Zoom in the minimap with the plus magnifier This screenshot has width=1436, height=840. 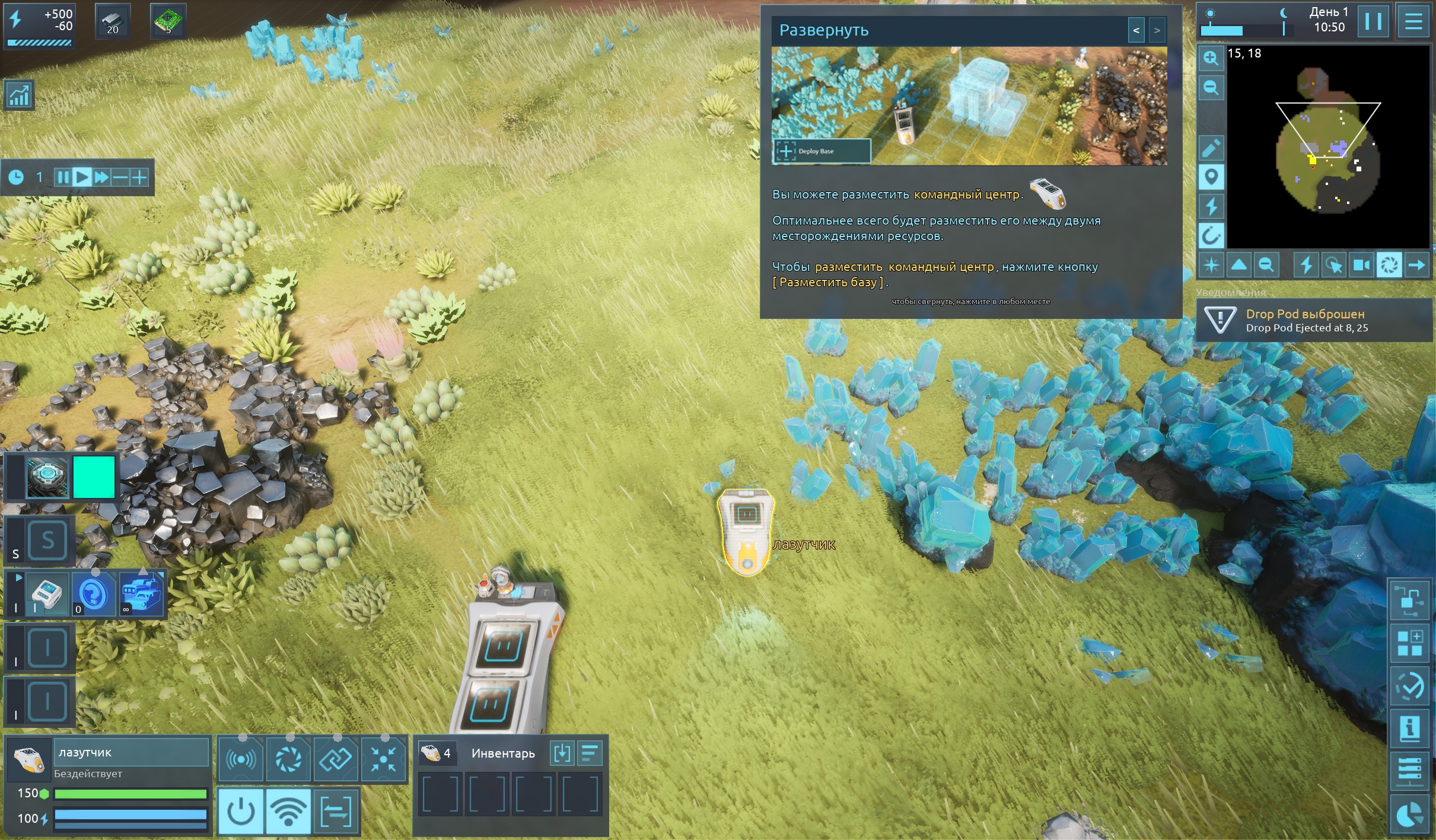pyautogui.click(x=1211, y=58)
